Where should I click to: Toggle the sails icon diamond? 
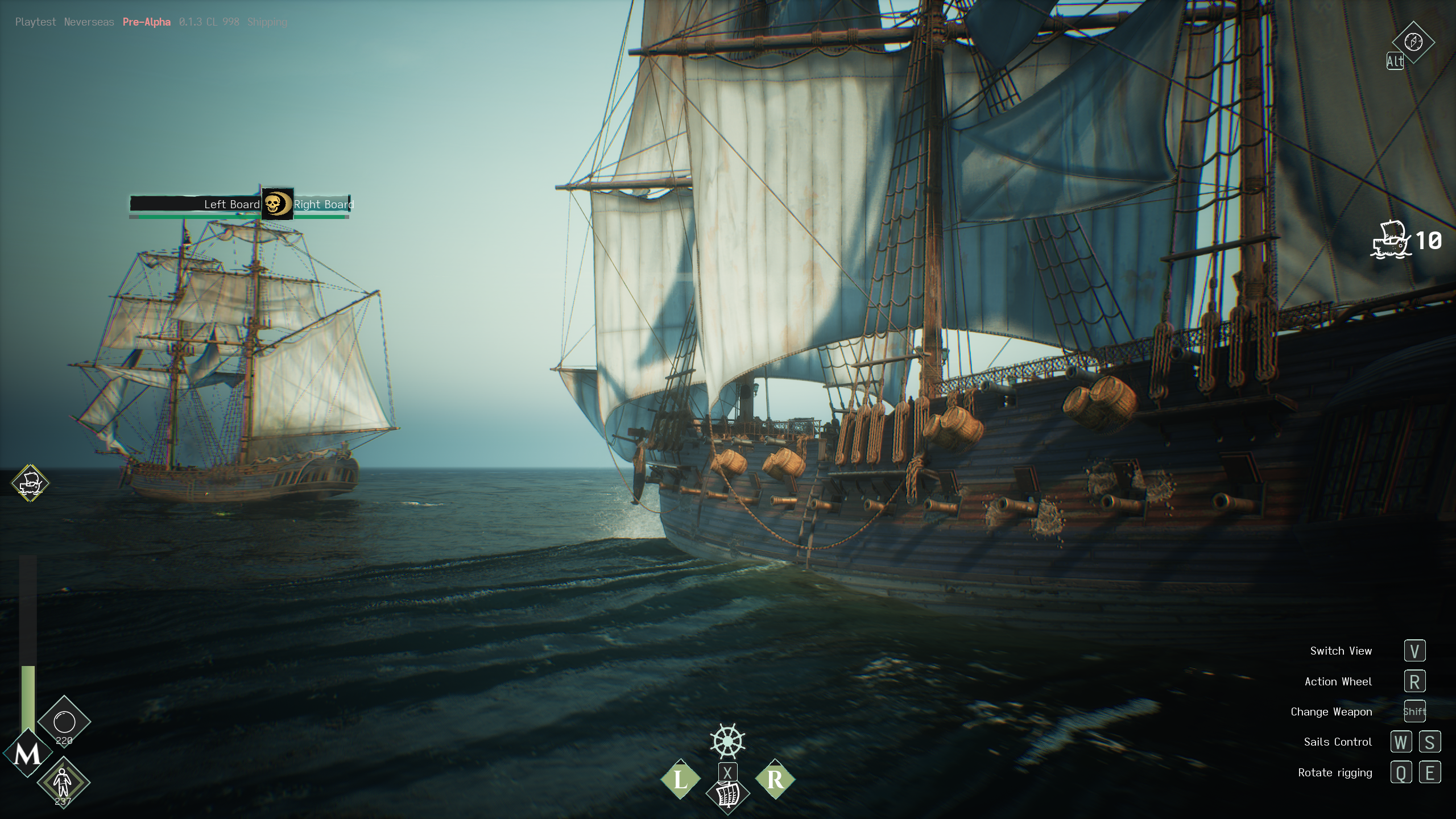(727, 795)
